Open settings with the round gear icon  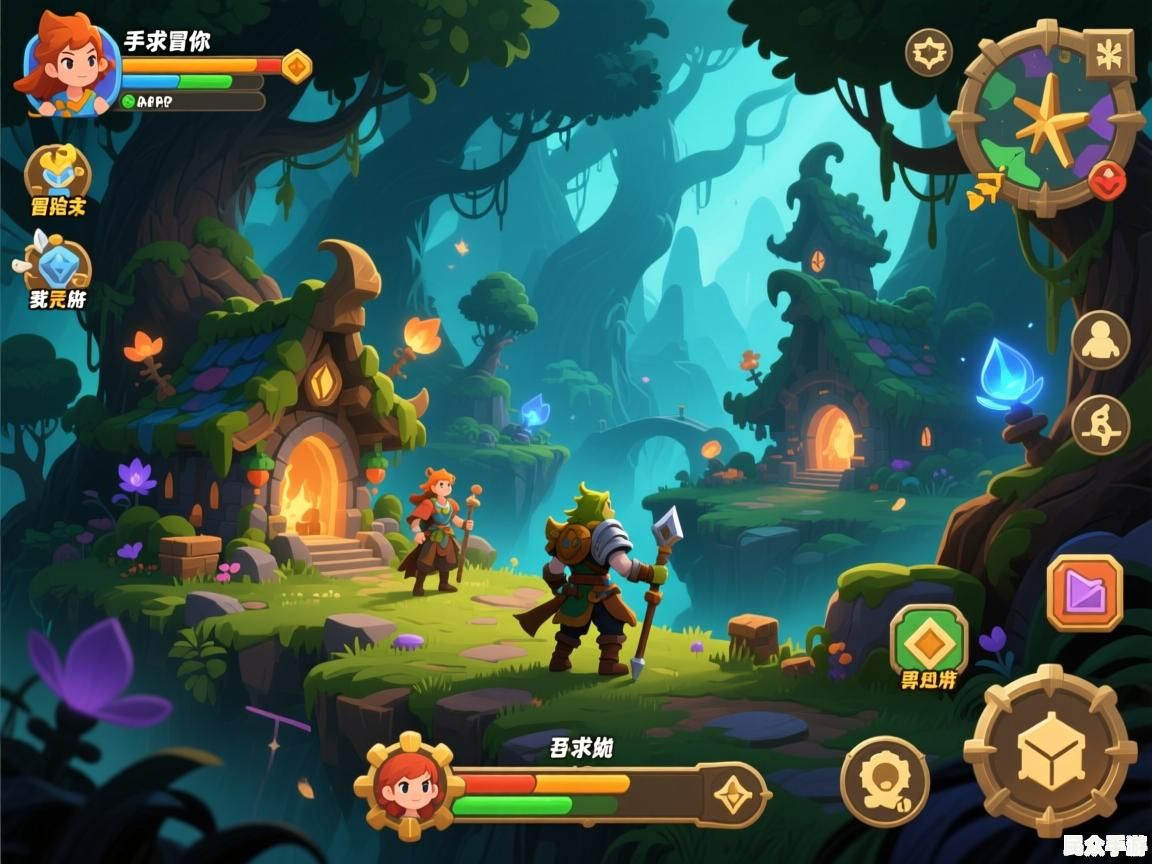(929, 52)
